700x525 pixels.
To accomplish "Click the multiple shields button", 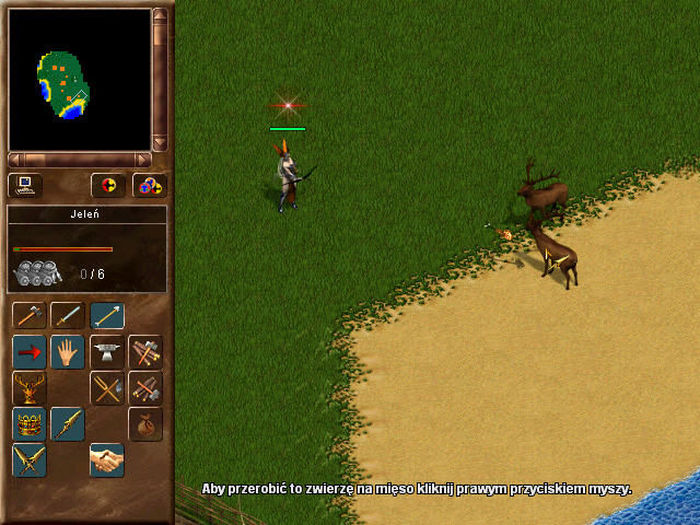I will pos(149,185).
